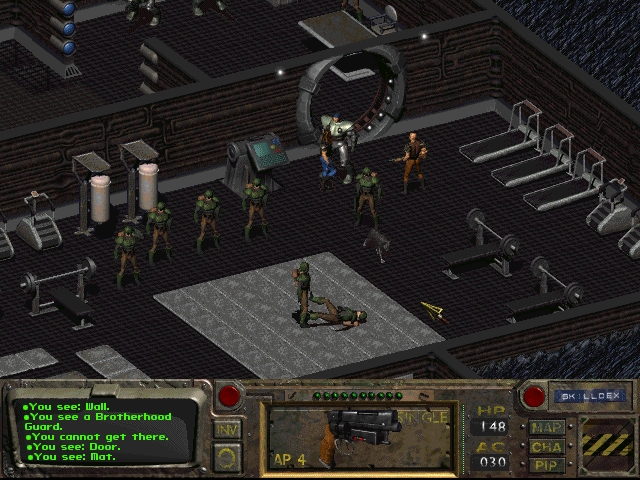Open the CHA character sheet
Screen dimensions: 640x480
click(547, 446)
